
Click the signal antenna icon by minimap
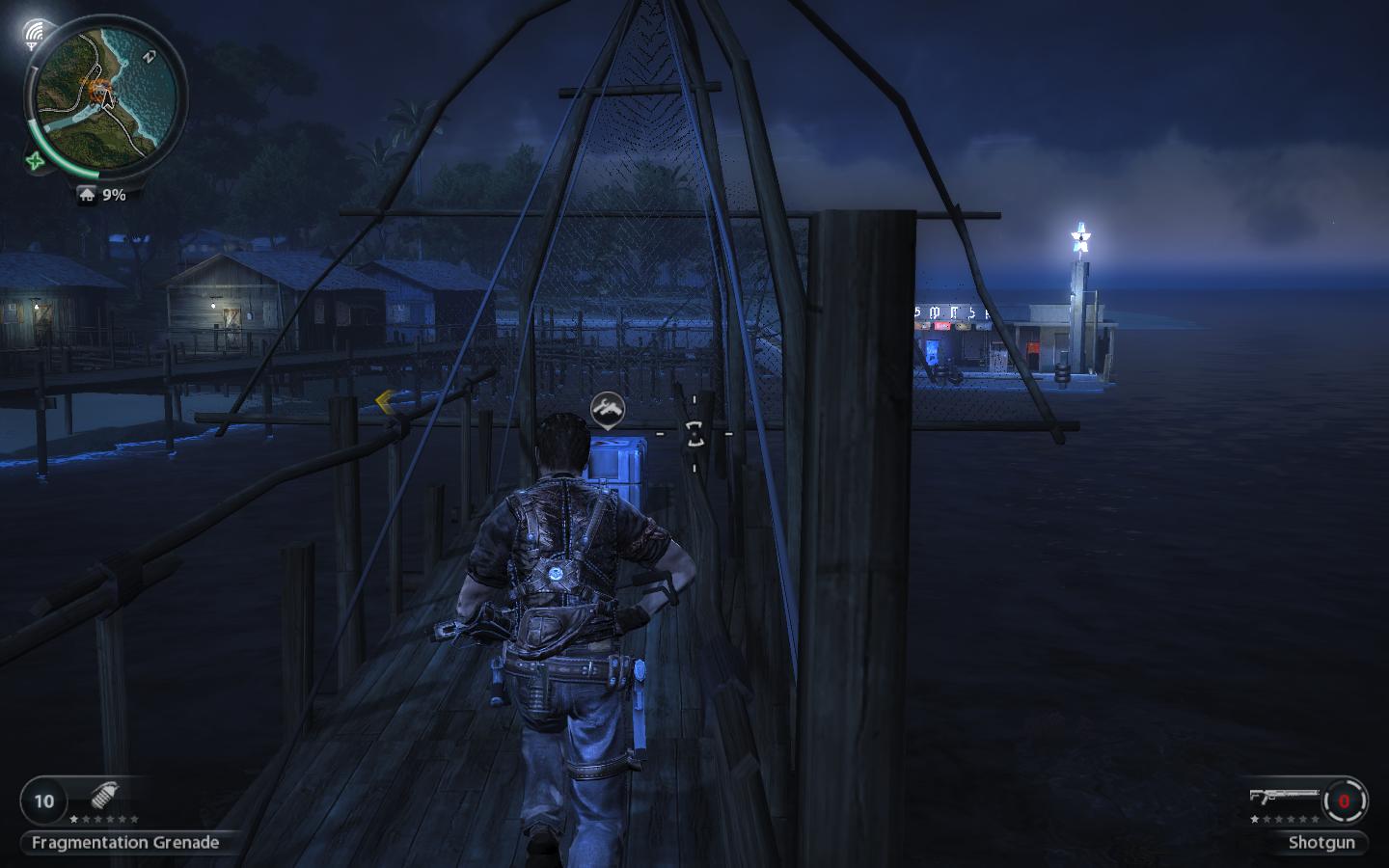(x=35, y=34)
